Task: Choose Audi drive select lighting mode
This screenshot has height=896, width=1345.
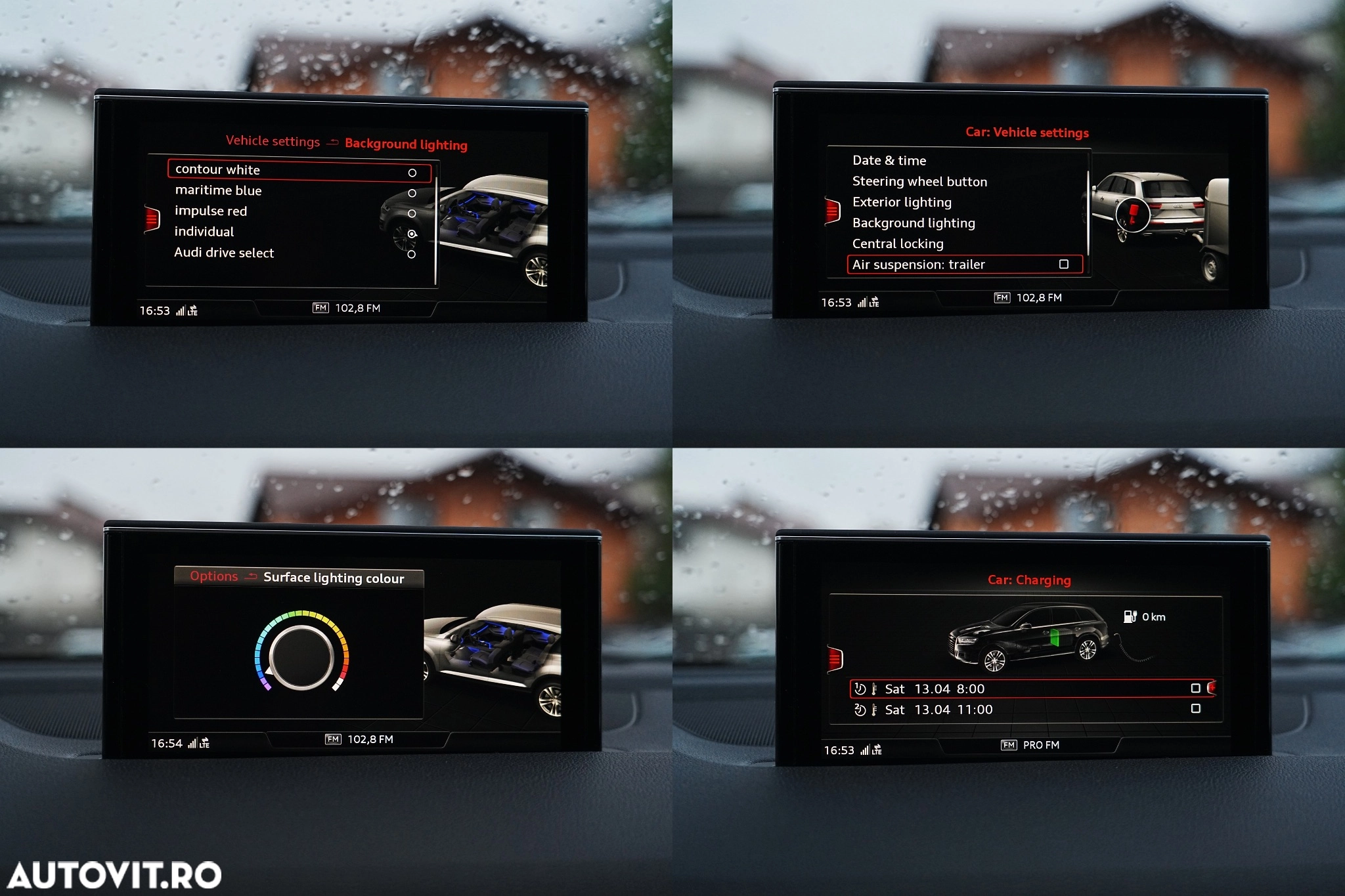Action: coord(224,253)
